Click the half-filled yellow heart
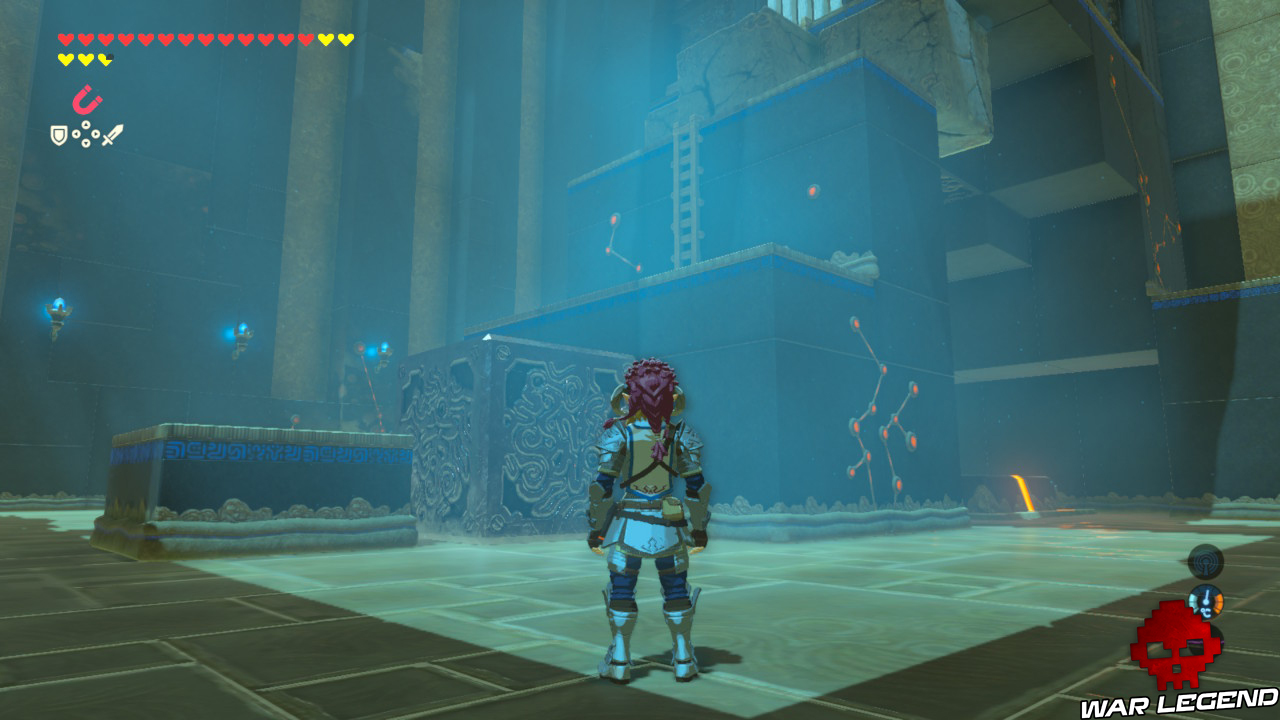The image size is (1280, 720). [x=106, y=59]
